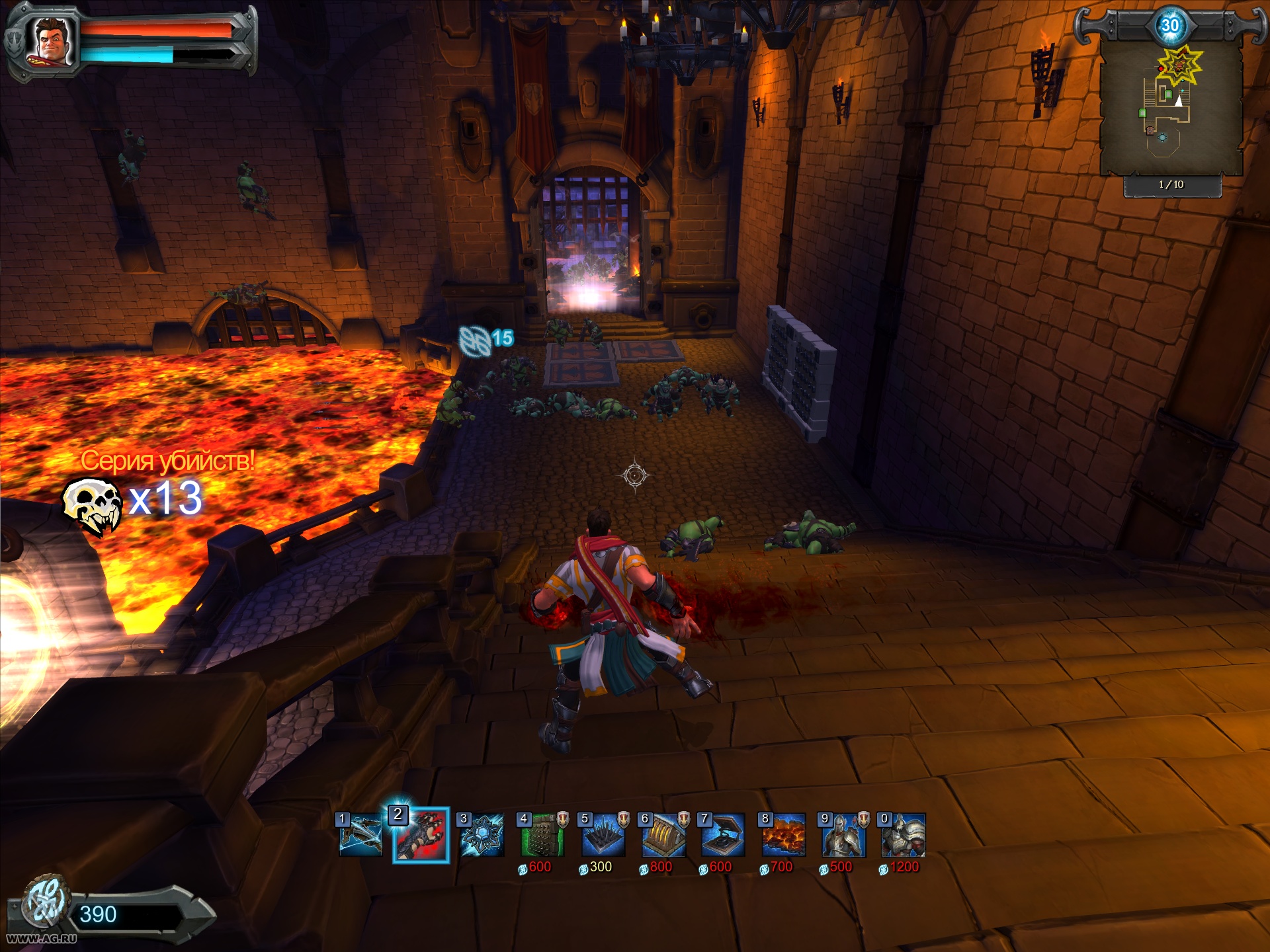
Task: Choose the ice amulet in slot 3
Action: [482, 835]
